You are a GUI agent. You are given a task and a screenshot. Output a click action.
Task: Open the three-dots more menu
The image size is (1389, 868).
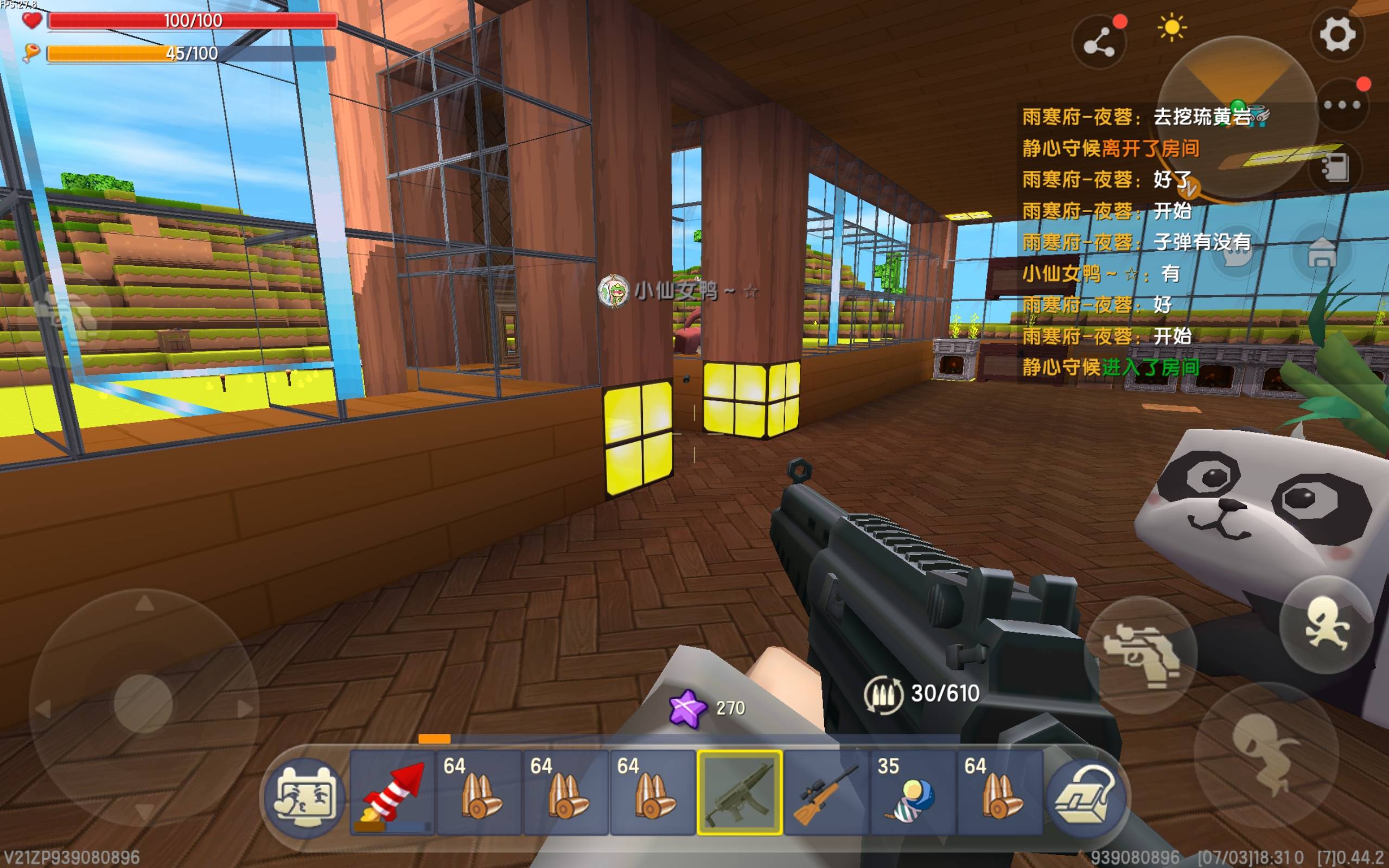(x=1342, y=105)
